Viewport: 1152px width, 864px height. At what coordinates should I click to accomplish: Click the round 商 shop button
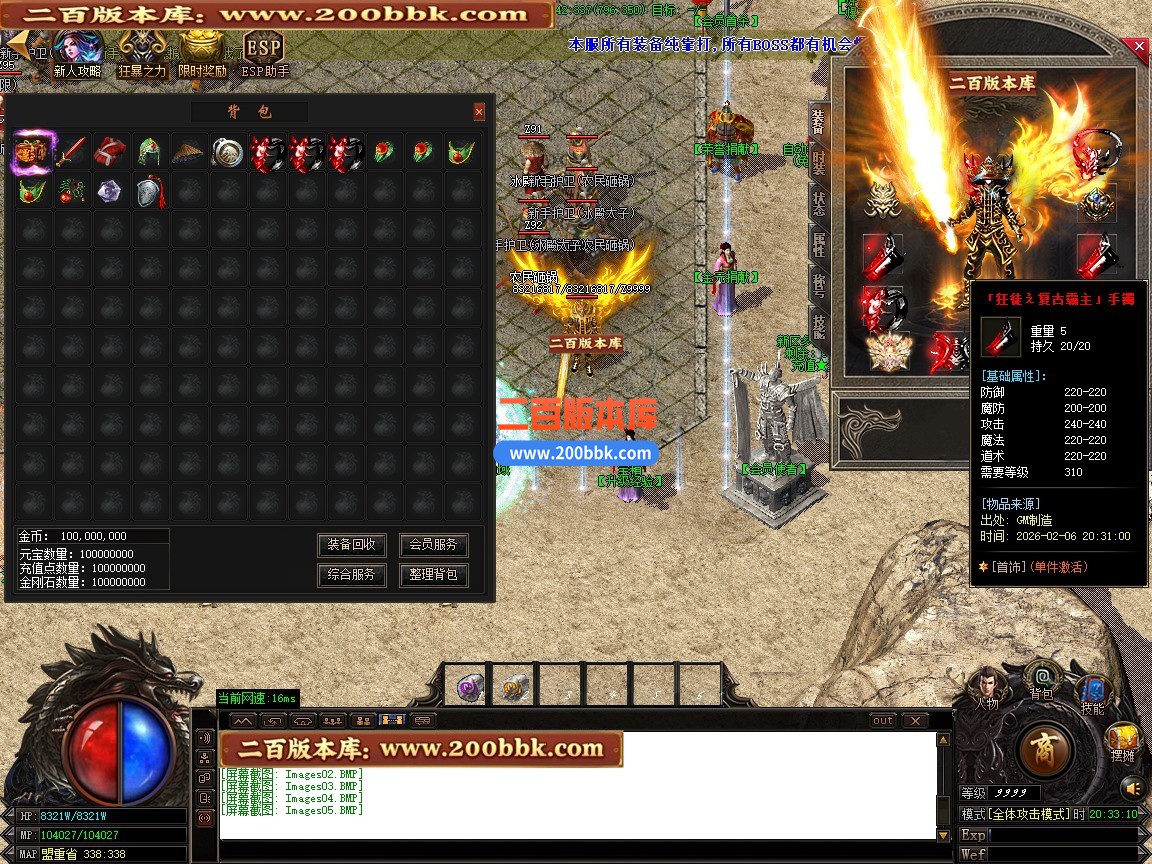point(1045,748)
